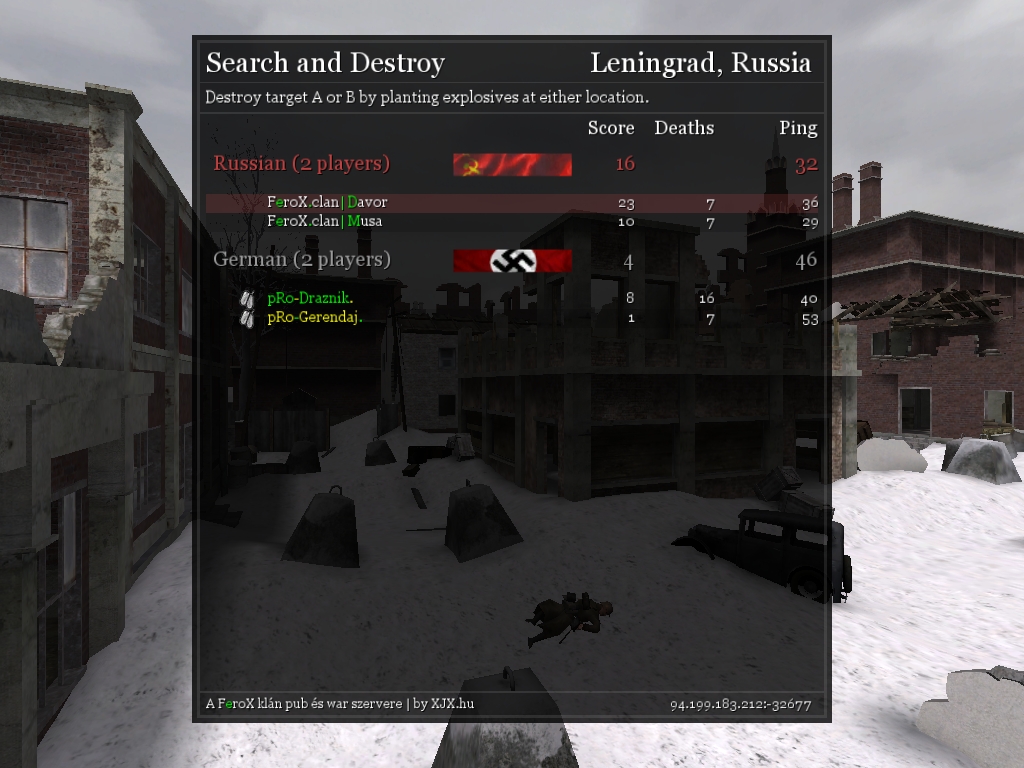This screenshot has height=768, width=1024.
Task: Click the Russian team header
Action: point(301,164)
